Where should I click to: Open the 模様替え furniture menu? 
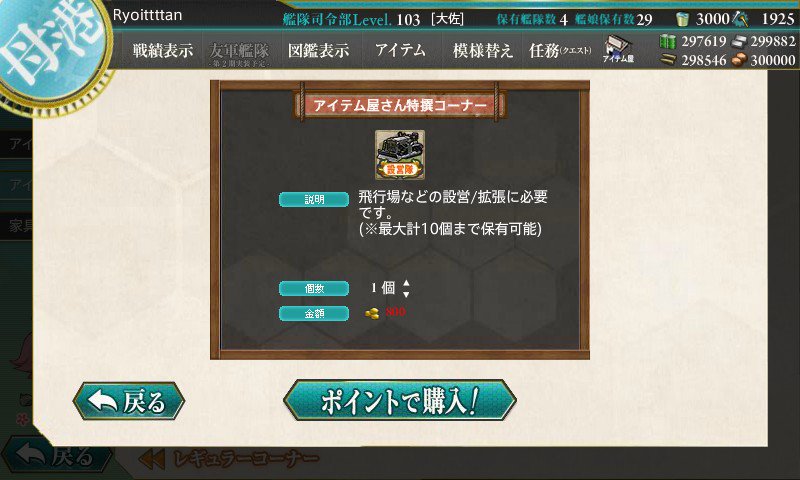pos(483,50)
